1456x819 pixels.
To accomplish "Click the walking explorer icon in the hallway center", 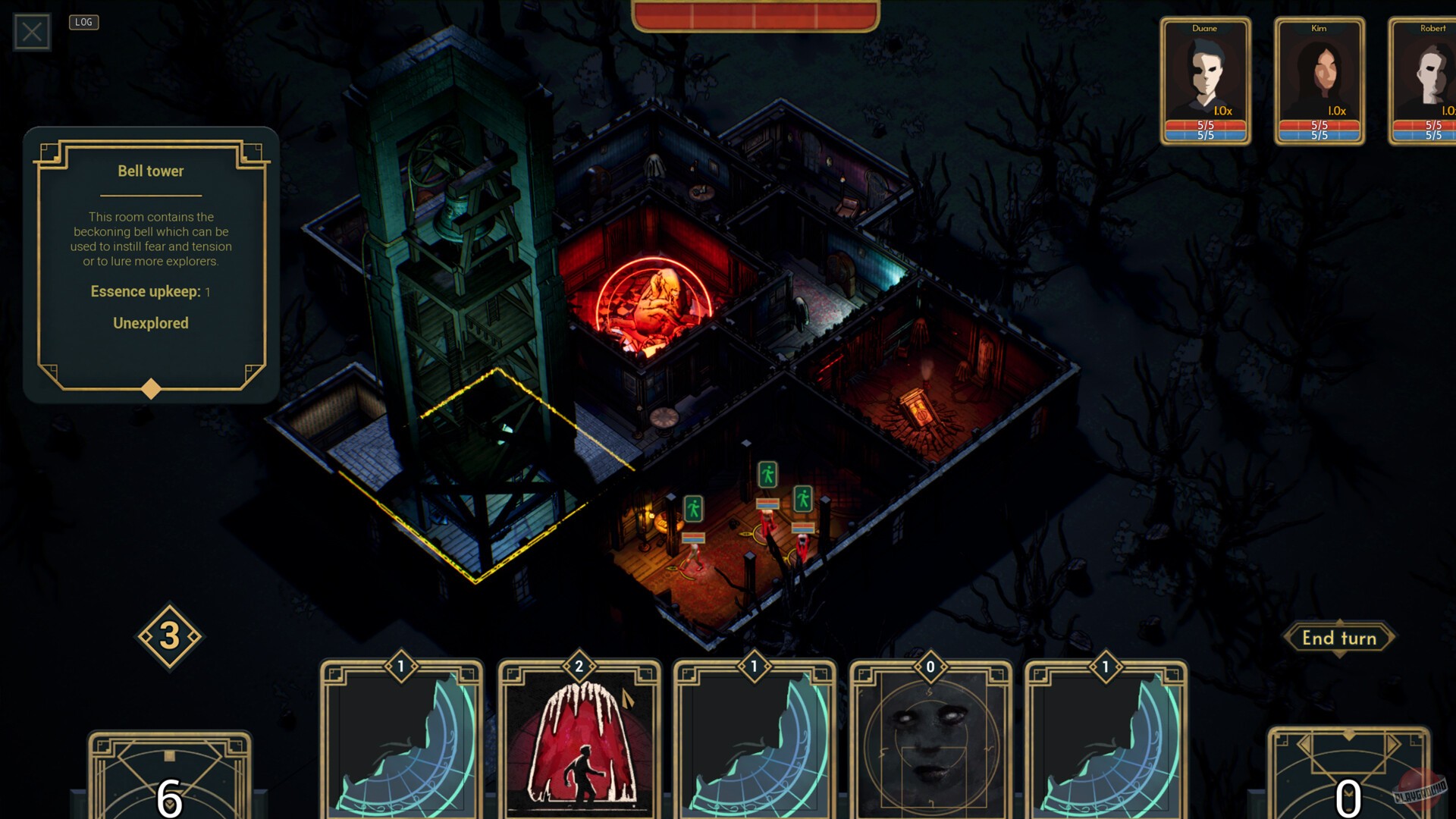I will click(770, 476).
